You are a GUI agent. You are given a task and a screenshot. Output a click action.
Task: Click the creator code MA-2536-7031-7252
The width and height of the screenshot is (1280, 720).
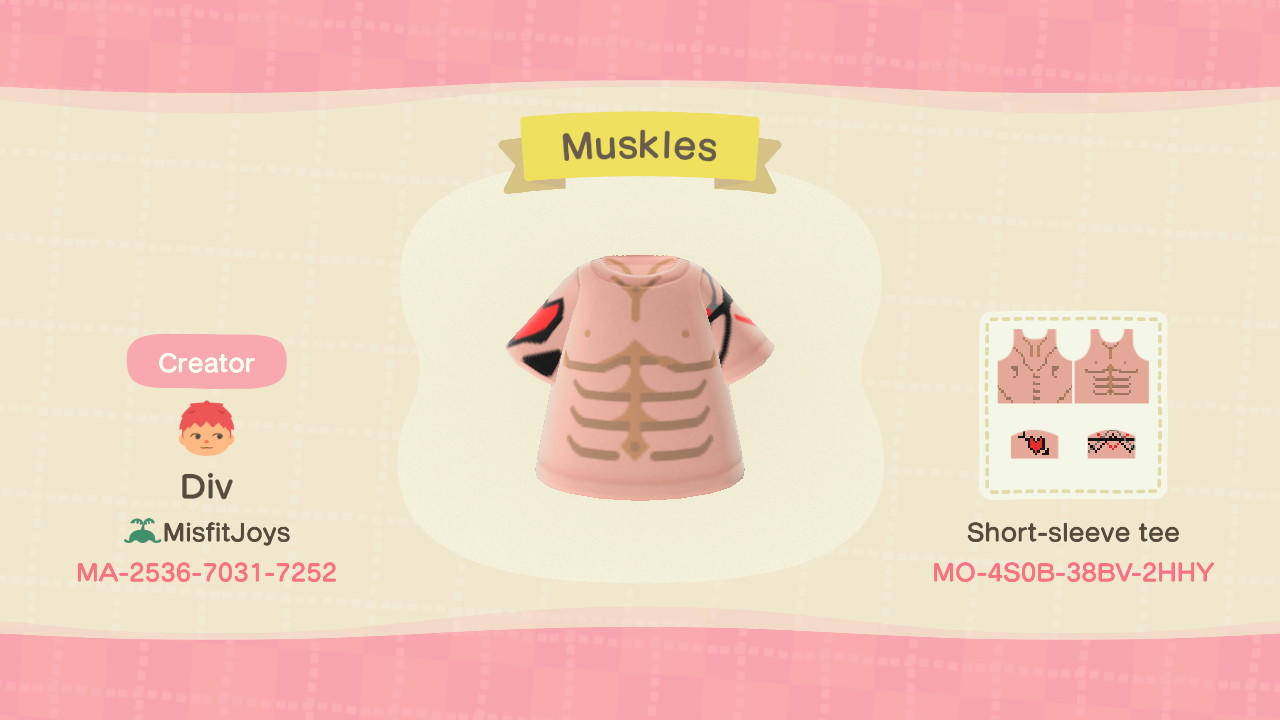tap(206, 570)
